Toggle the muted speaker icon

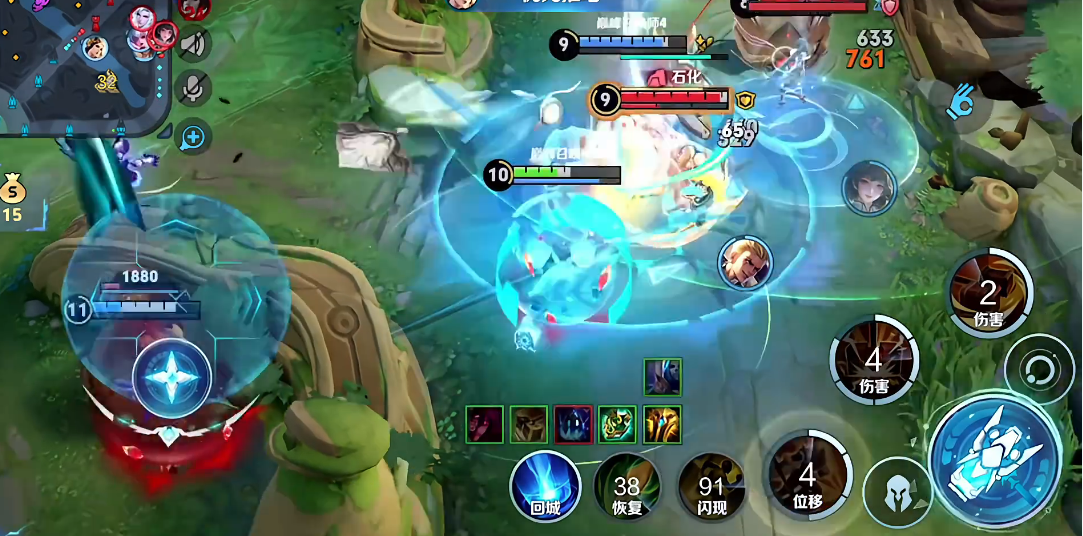(x=193, y=44)
